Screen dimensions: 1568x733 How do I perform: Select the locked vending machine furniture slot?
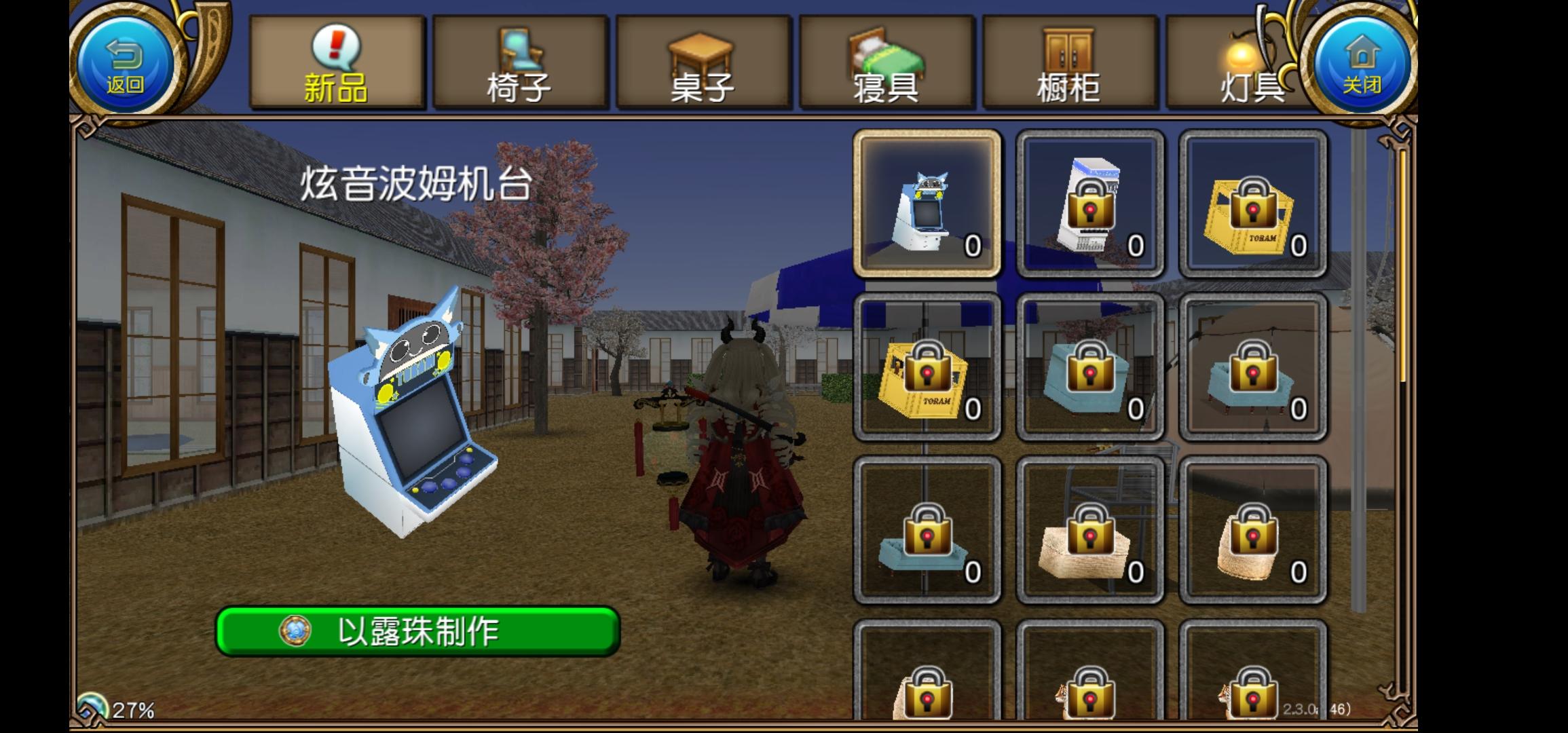pyautogui.click(x=1089, y=204)
